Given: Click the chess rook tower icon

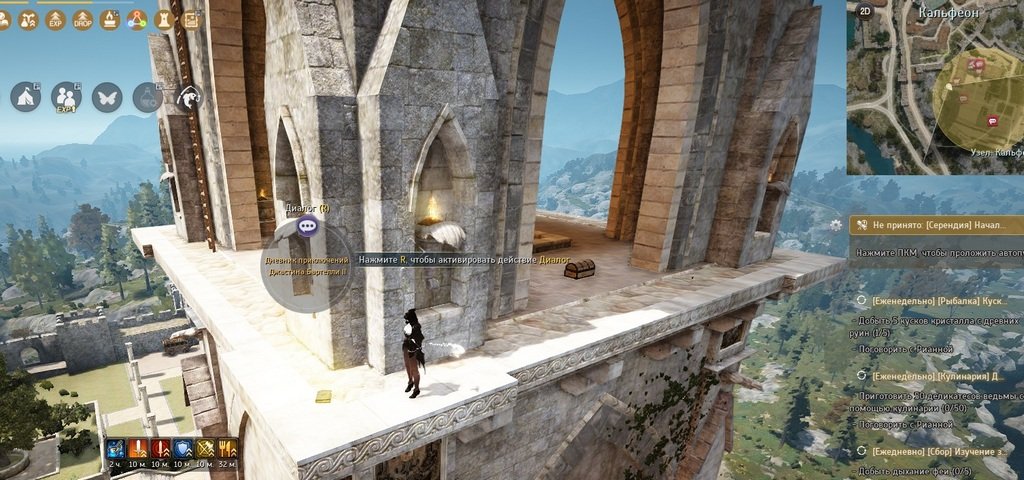Looking at the screenshot, I should [165, 19].
